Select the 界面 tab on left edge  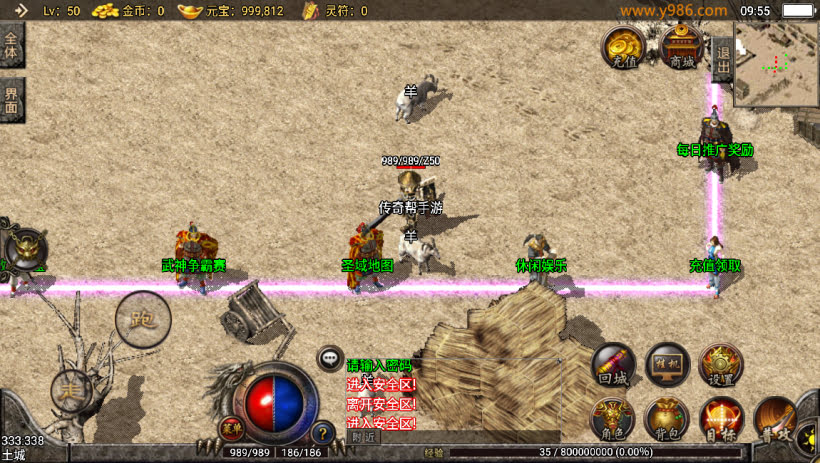pos(11,100)
